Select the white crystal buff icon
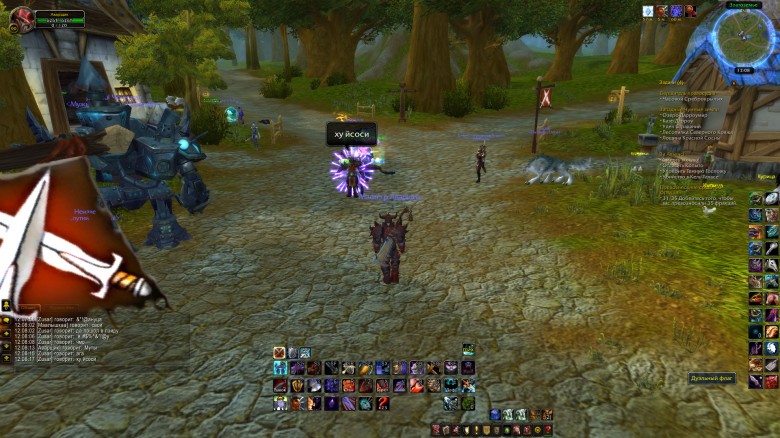 coord(648,11)
